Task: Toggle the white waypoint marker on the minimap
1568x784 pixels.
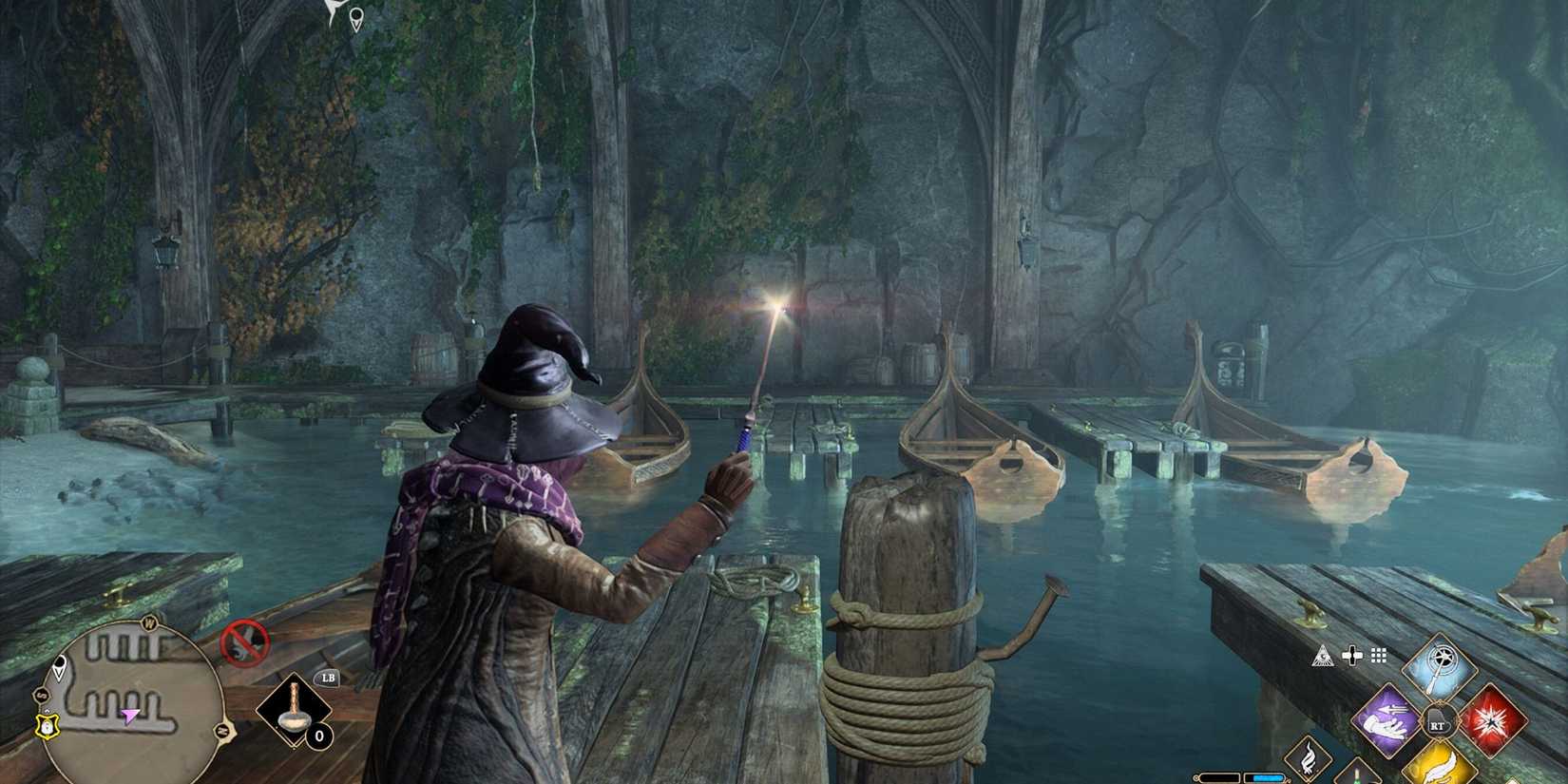Action: coord(60,668)
